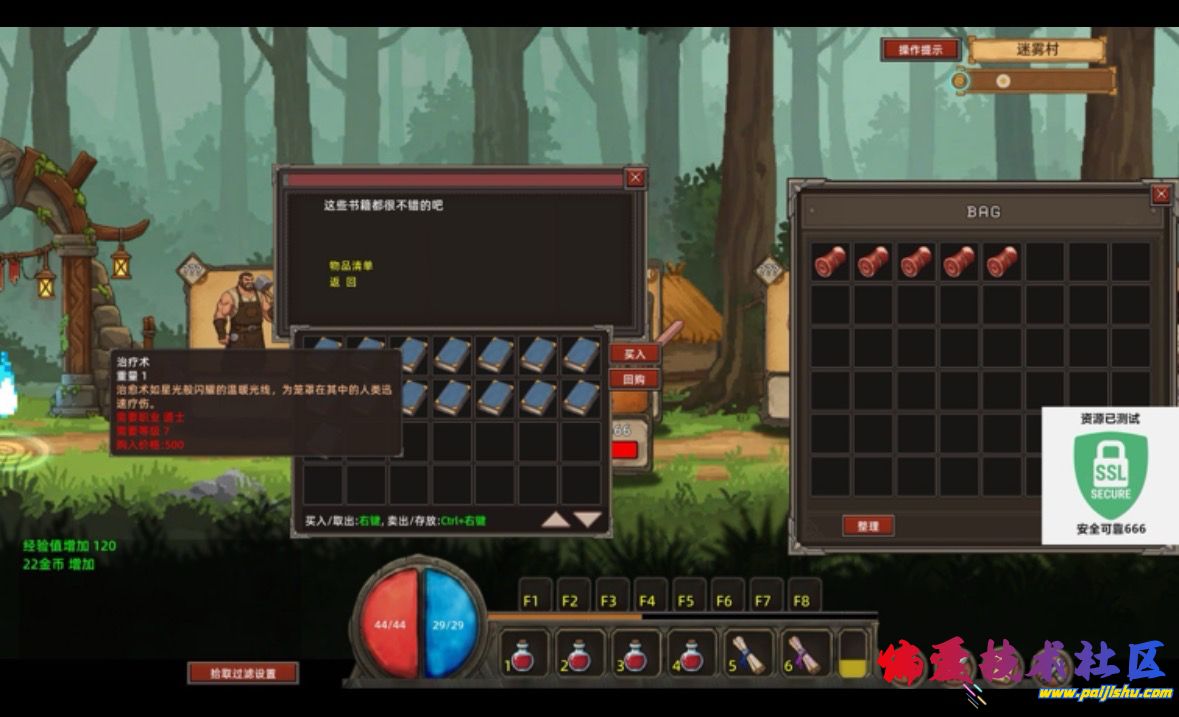1179x717 pixels.
Task: Show previous shop page with up arrow
Action: 556,519
